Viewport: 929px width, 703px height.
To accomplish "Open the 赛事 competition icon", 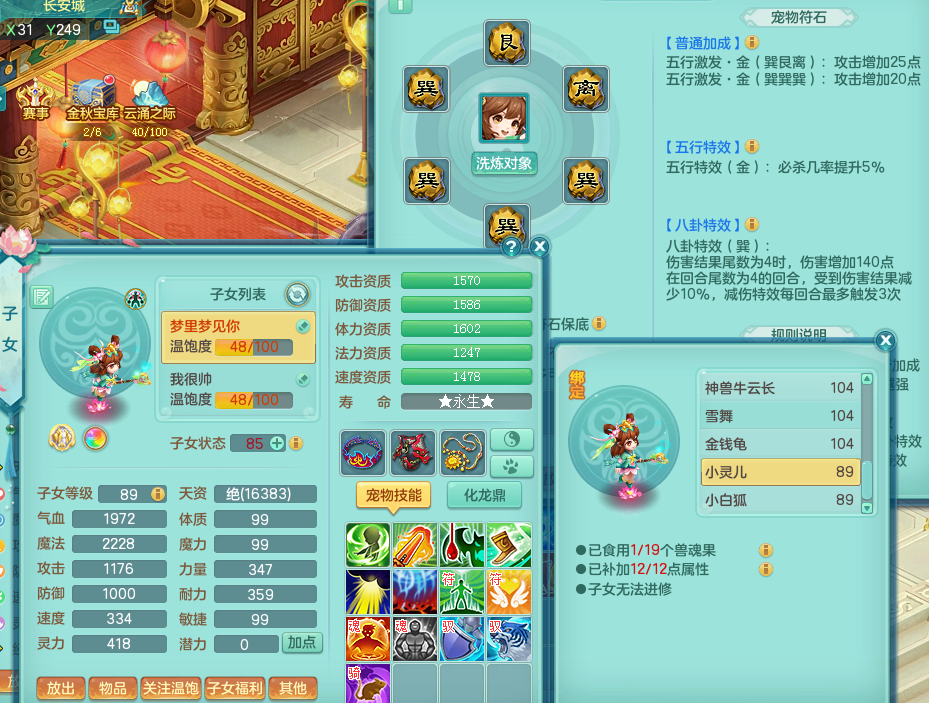I will pos(36,100).
